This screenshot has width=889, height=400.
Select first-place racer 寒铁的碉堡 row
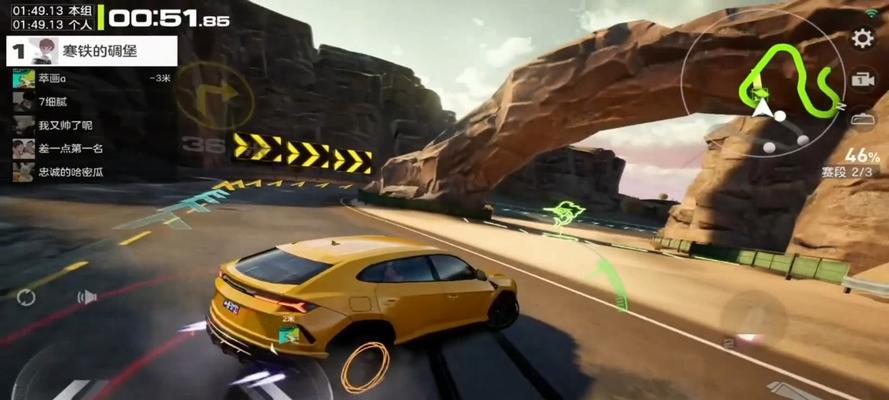tap(91, 50)
